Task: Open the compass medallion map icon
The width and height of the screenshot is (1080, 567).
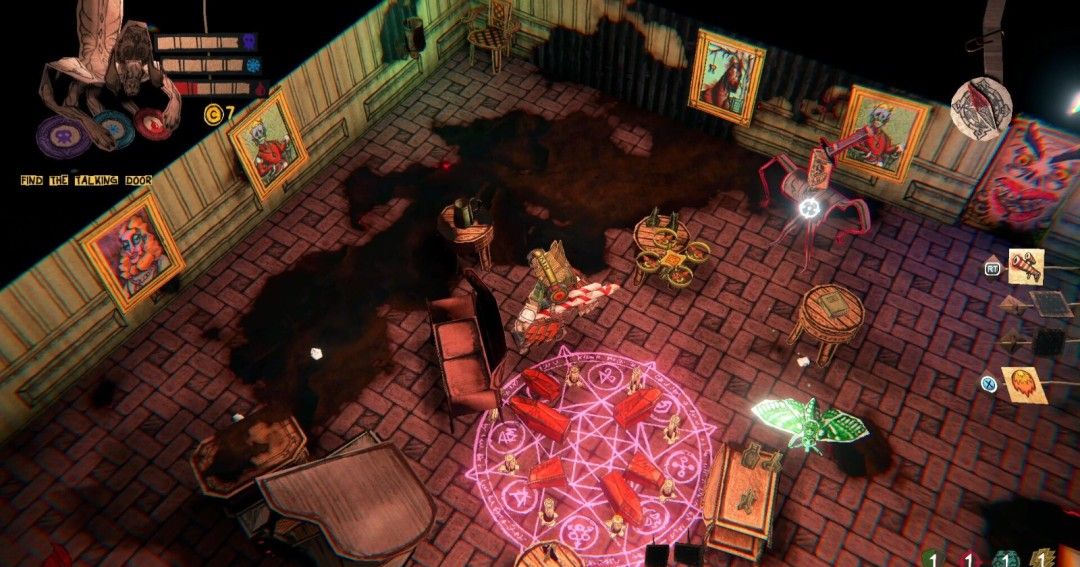Action: (x=981, y=106)
